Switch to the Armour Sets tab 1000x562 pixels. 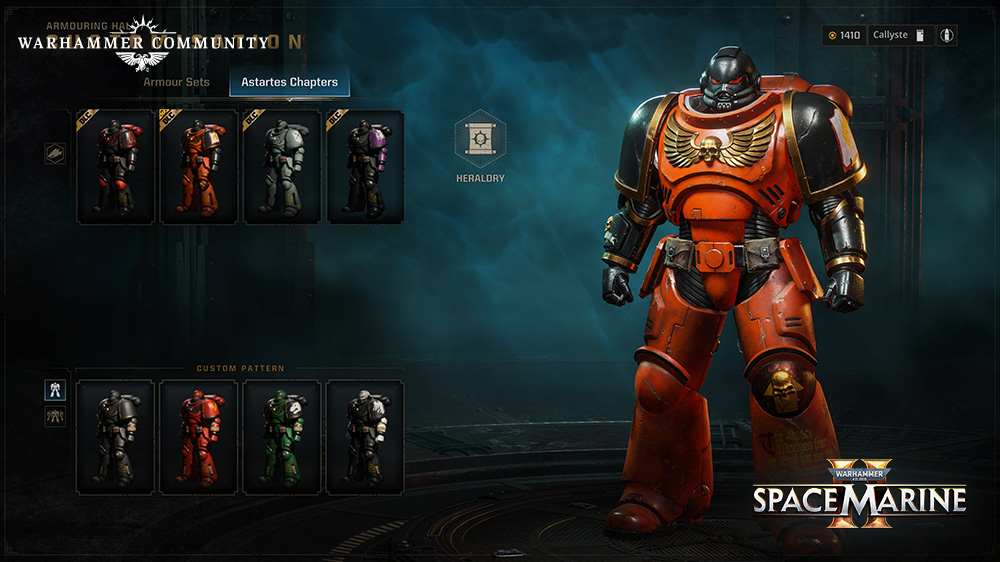click(x=175, y=82)
